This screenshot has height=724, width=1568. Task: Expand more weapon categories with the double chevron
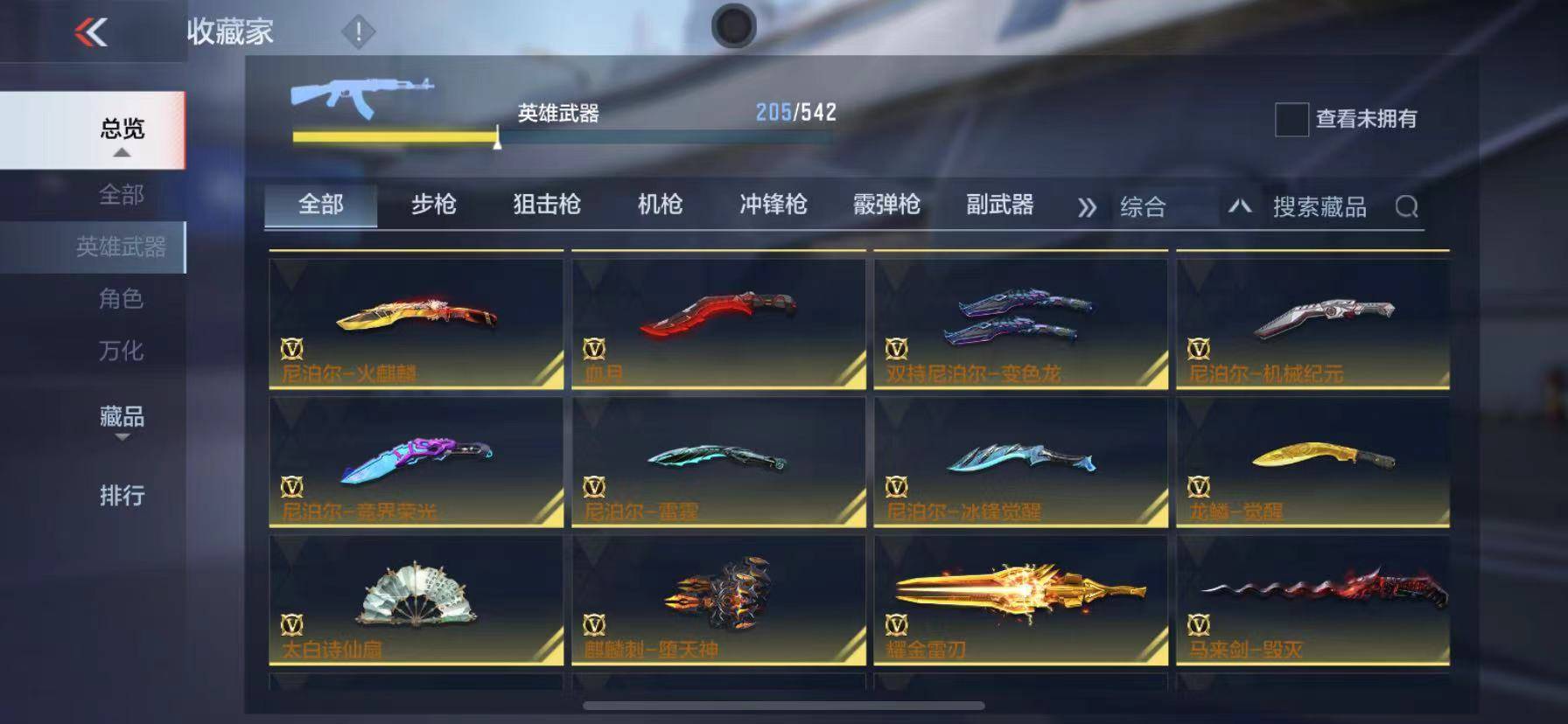1088,206
